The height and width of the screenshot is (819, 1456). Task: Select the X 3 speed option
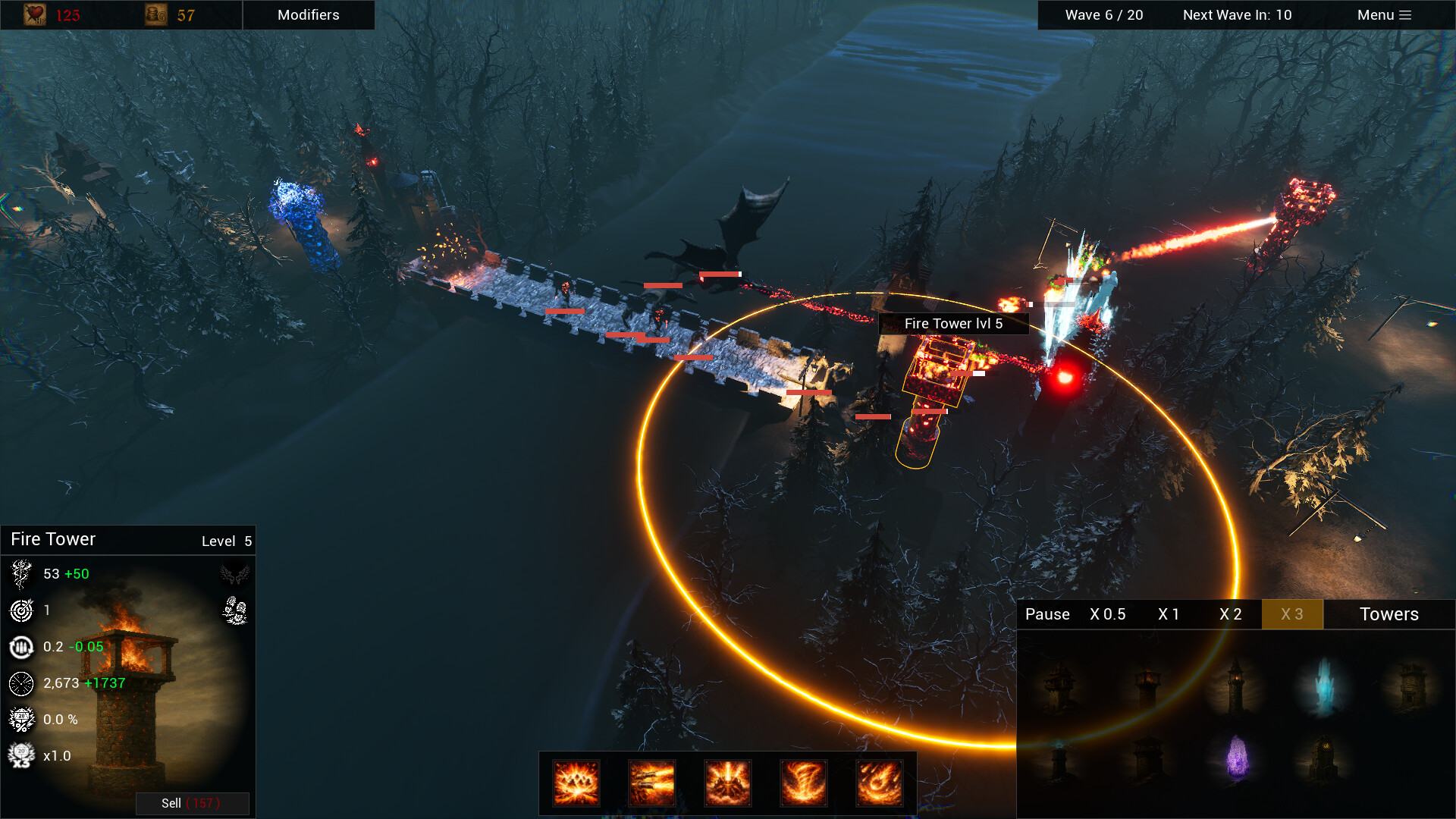1291,614
